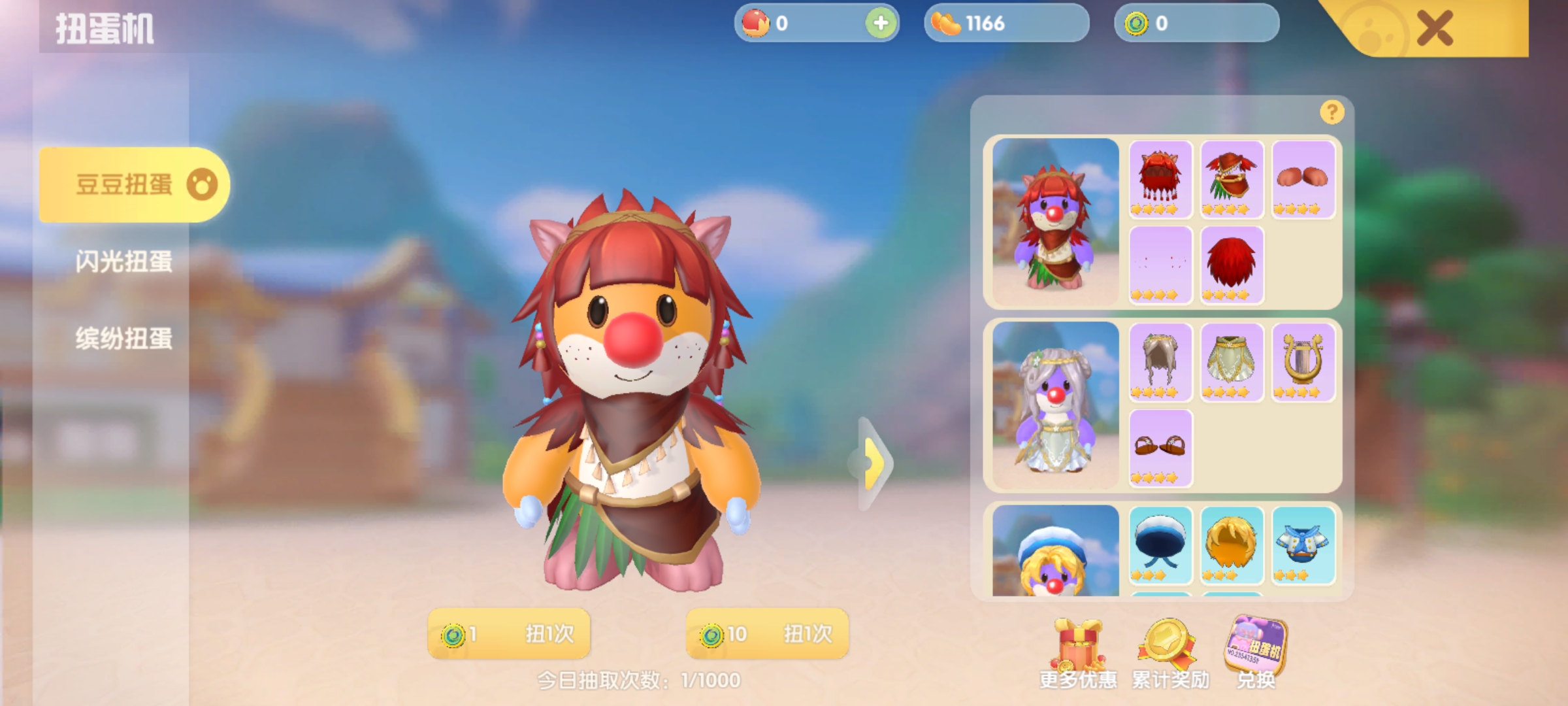This screenshot has width=1568, height=706.
Task: Switch to the 豆豆扭蛋 tab
Action: 134,185
